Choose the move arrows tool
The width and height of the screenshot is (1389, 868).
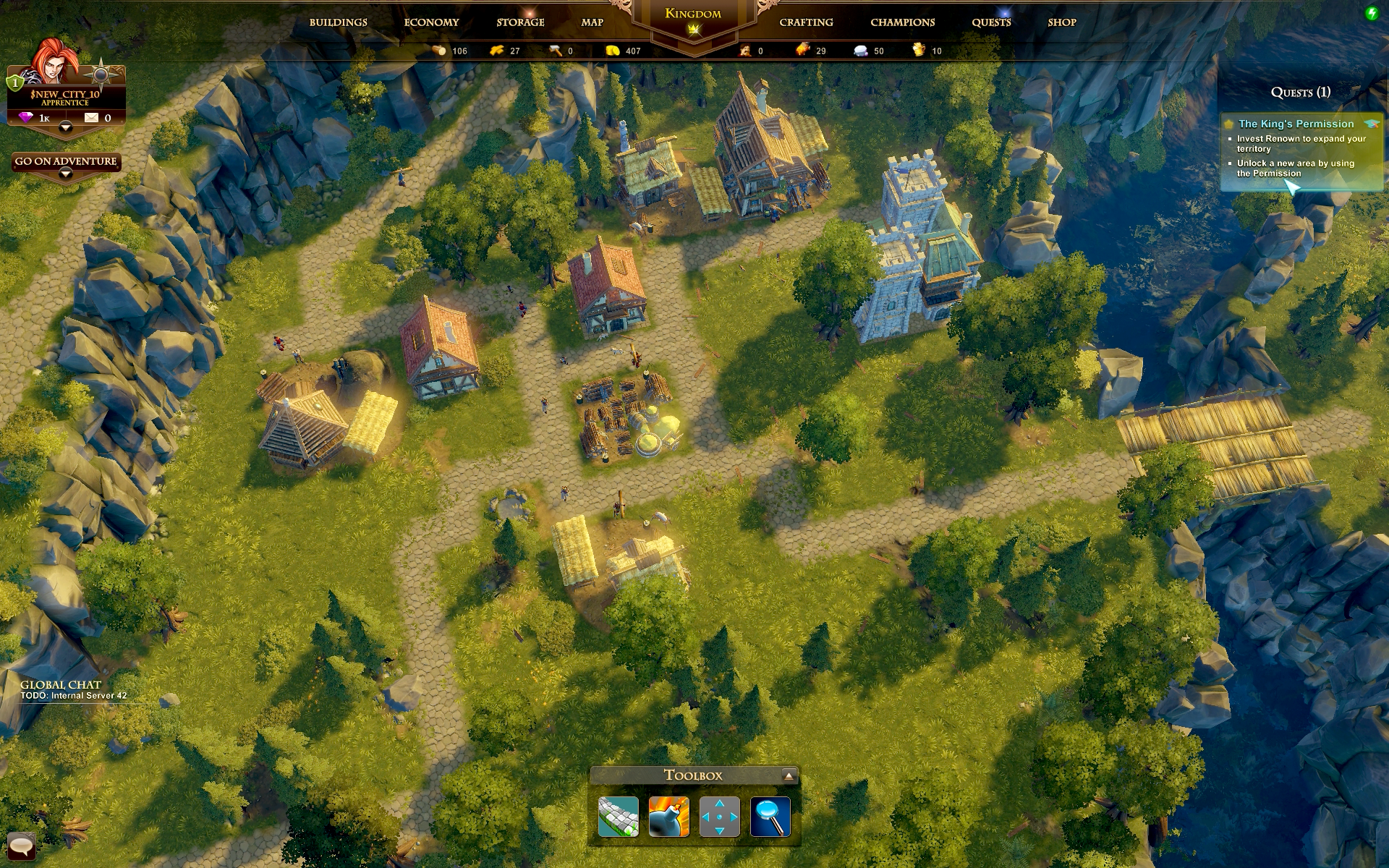(720, 817)
